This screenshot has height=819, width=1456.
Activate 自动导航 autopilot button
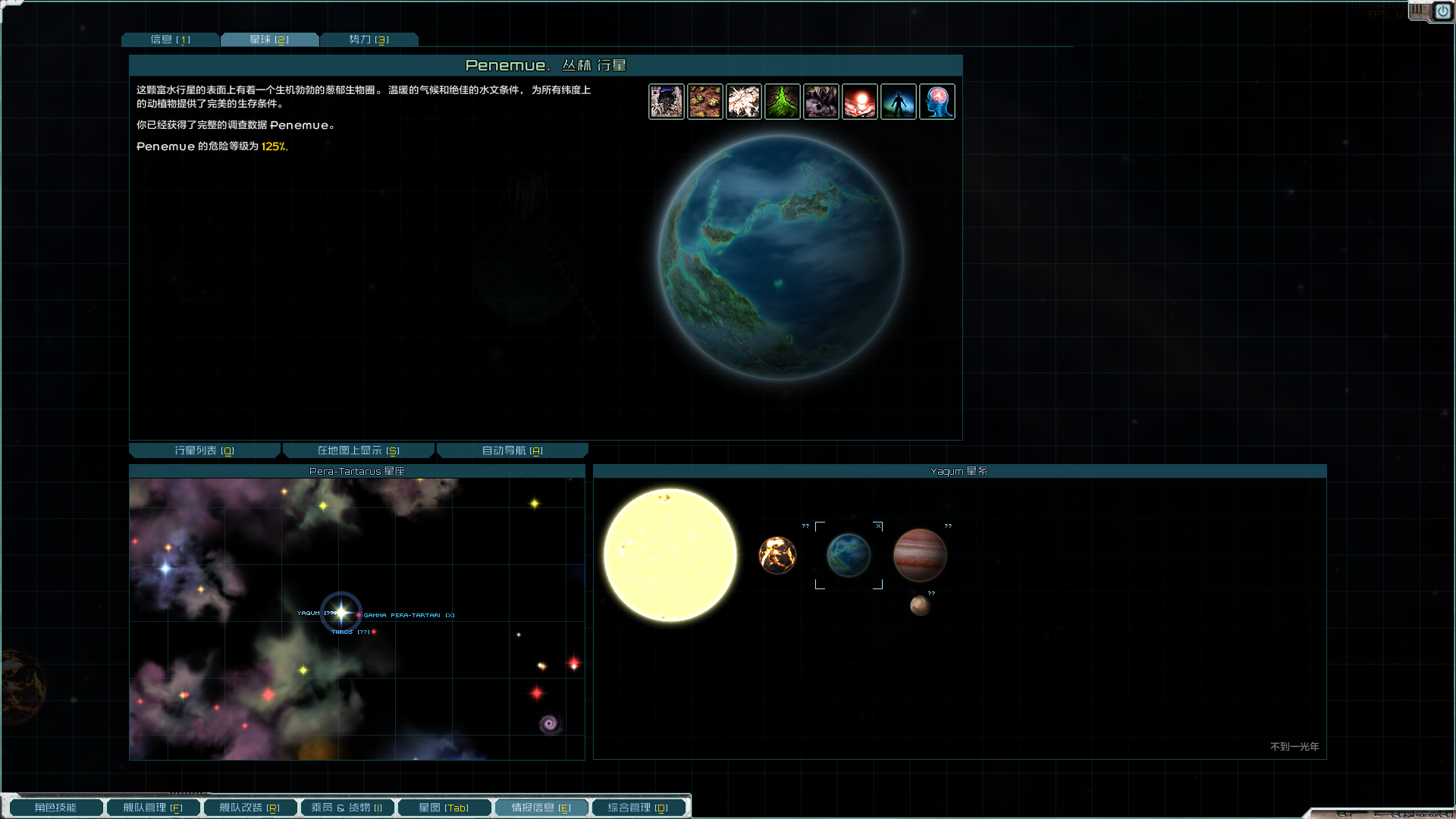[512, 450]
